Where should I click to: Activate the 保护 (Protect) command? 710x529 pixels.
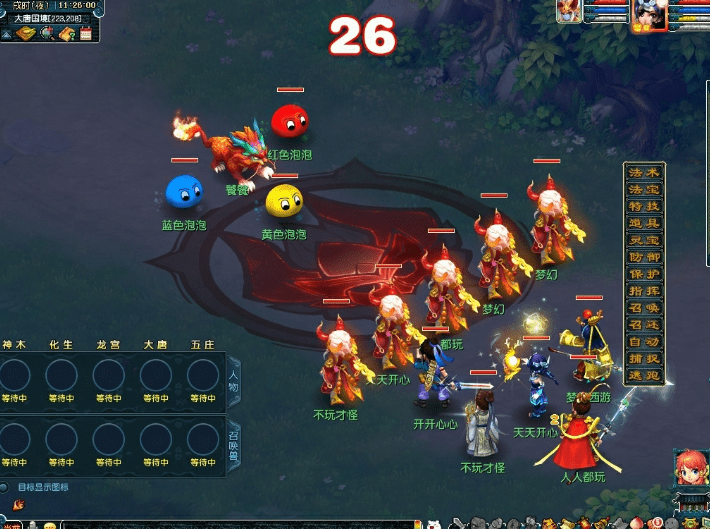(644, 274)
